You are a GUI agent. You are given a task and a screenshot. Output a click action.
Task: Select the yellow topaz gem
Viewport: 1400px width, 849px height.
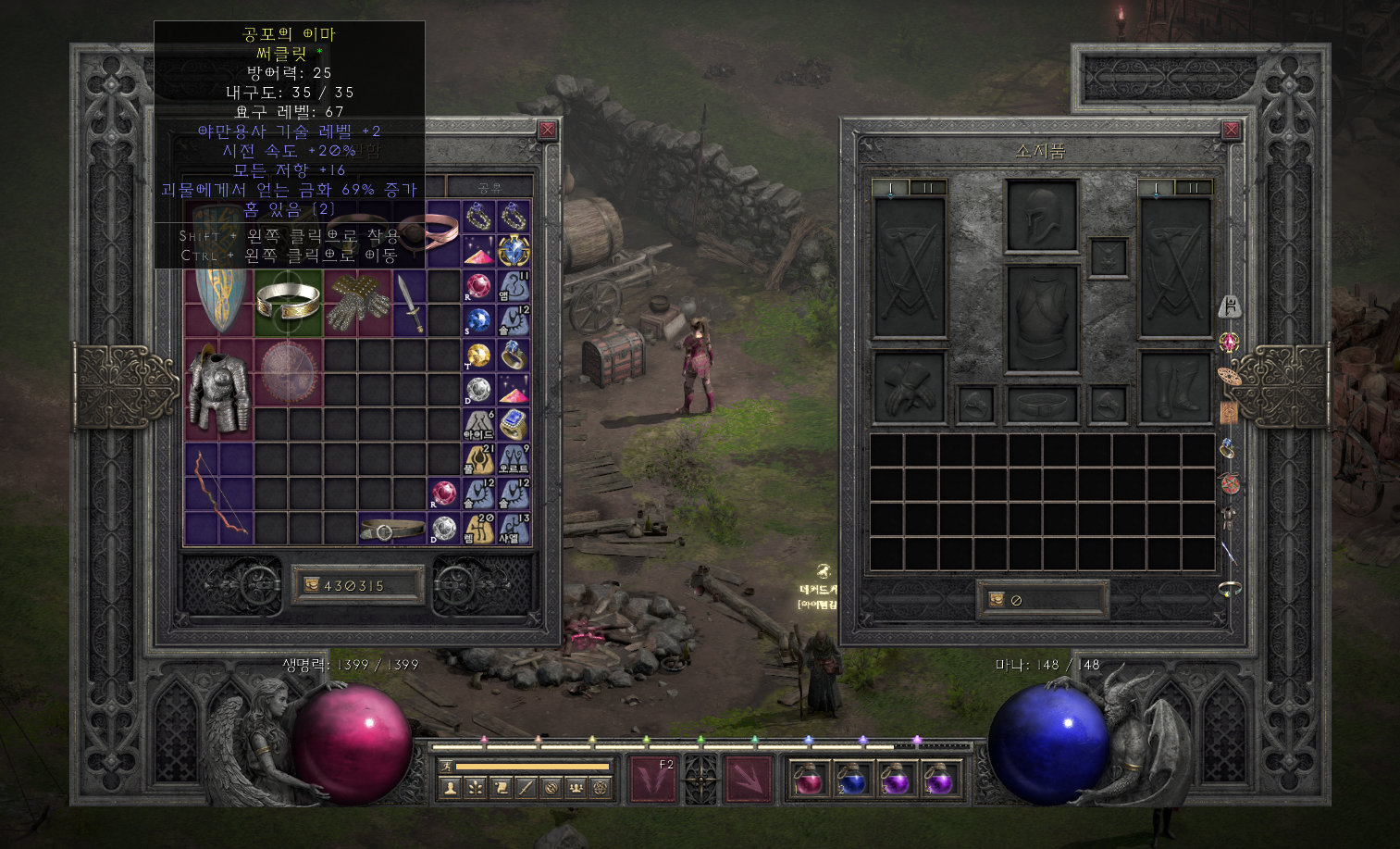click(478, 356)
